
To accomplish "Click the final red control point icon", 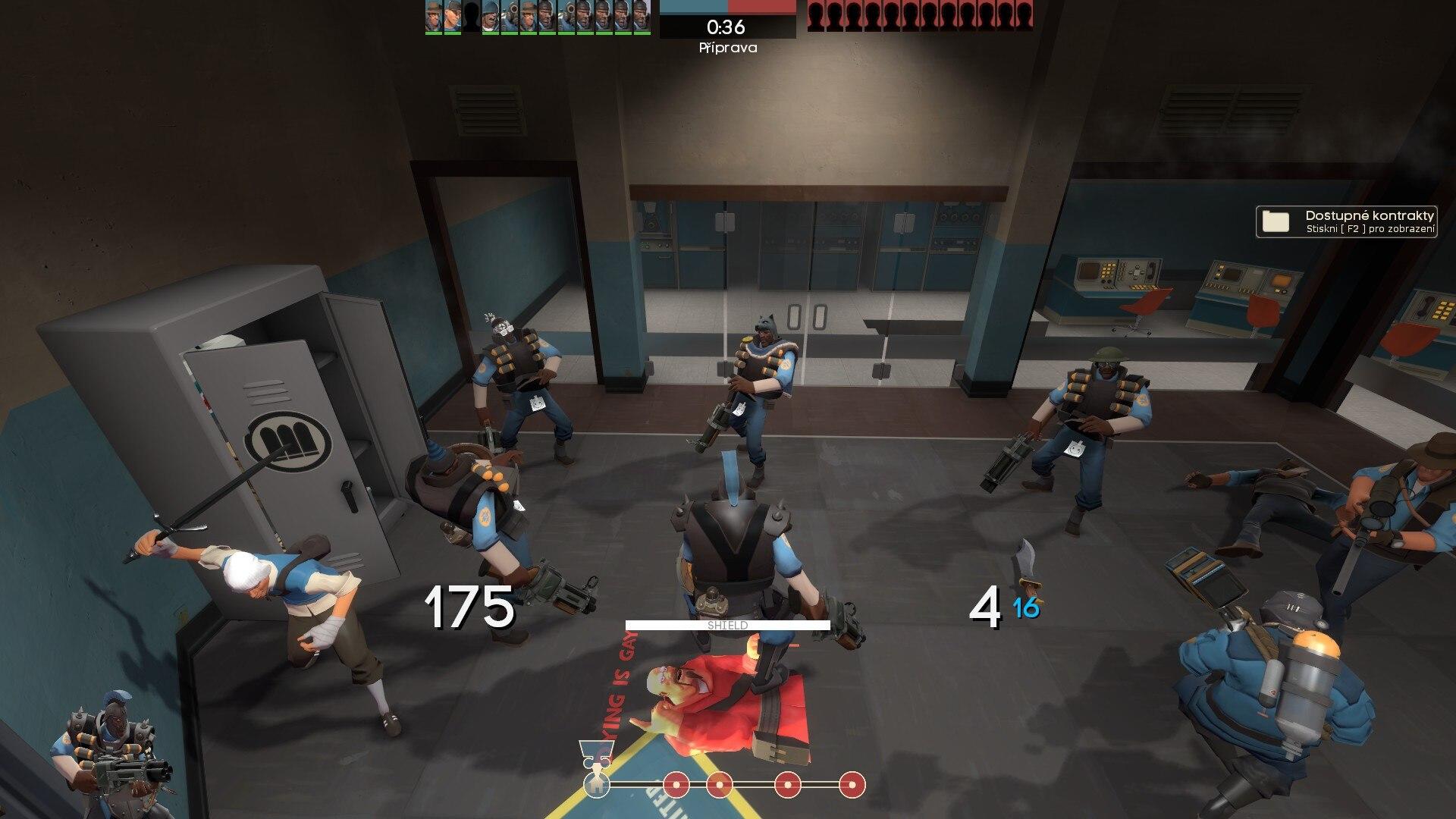I will point(852,786).
